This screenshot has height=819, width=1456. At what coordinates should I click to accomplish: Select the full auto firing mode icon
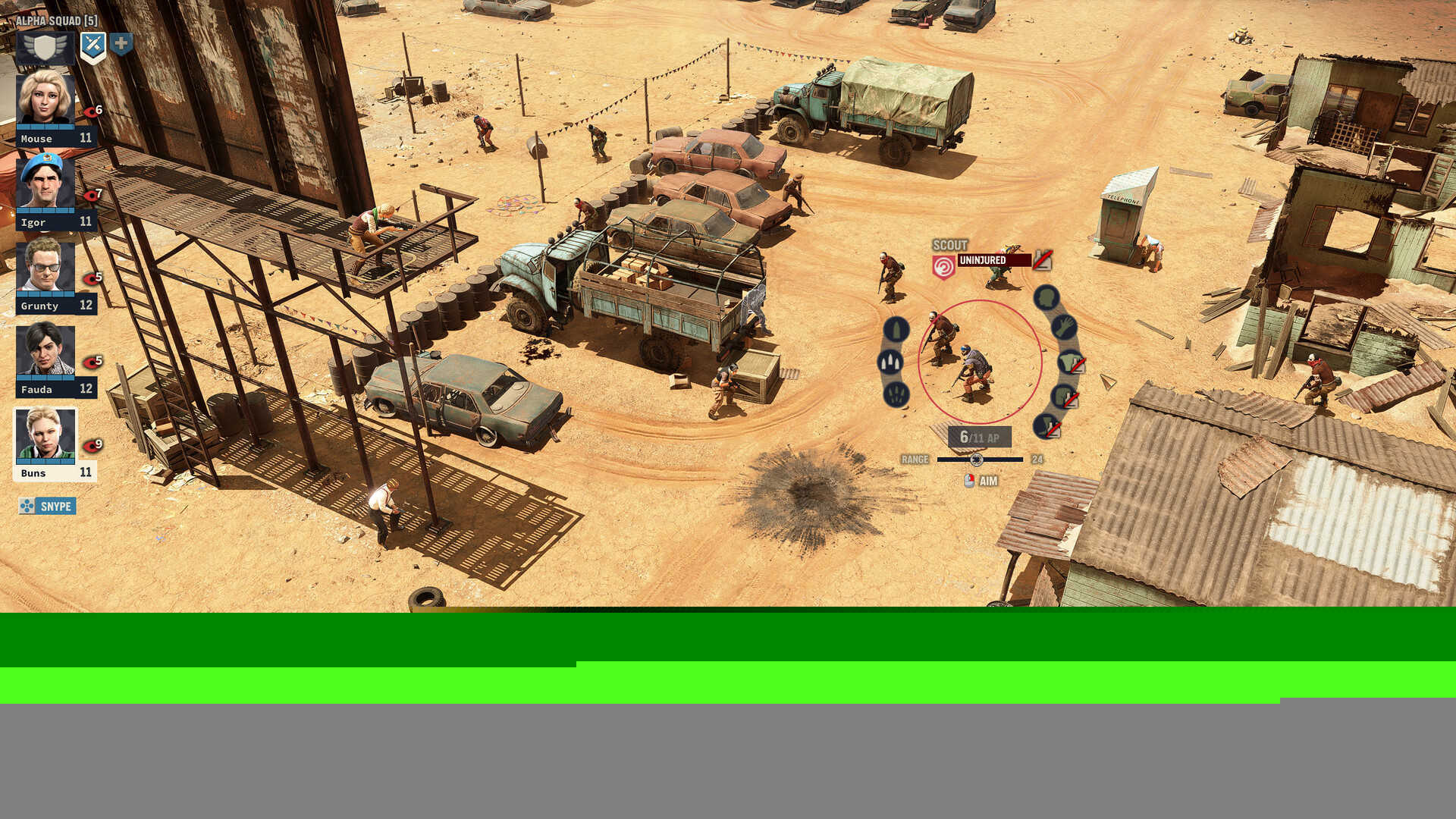(x=895, y=395)
